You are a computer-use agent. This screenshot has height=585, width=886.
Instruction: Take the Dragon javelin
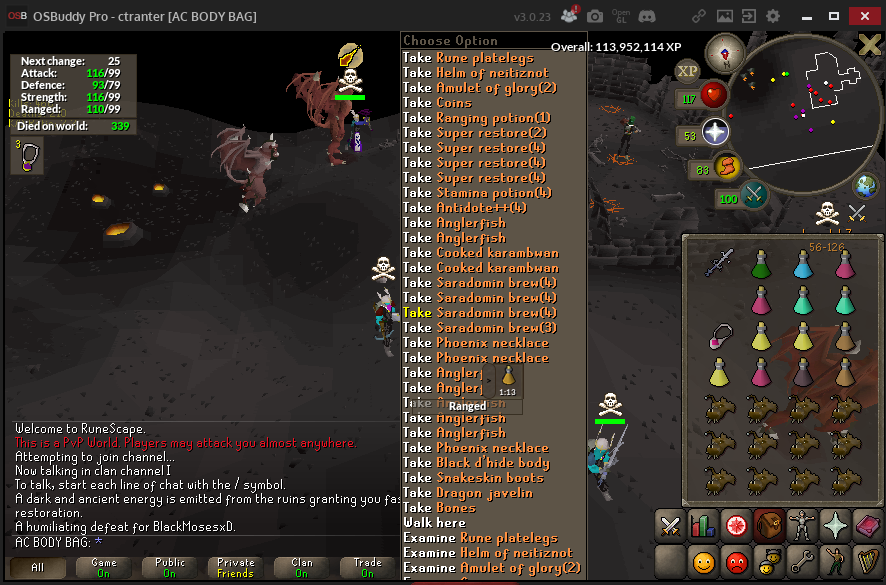(x=469, y=493)
